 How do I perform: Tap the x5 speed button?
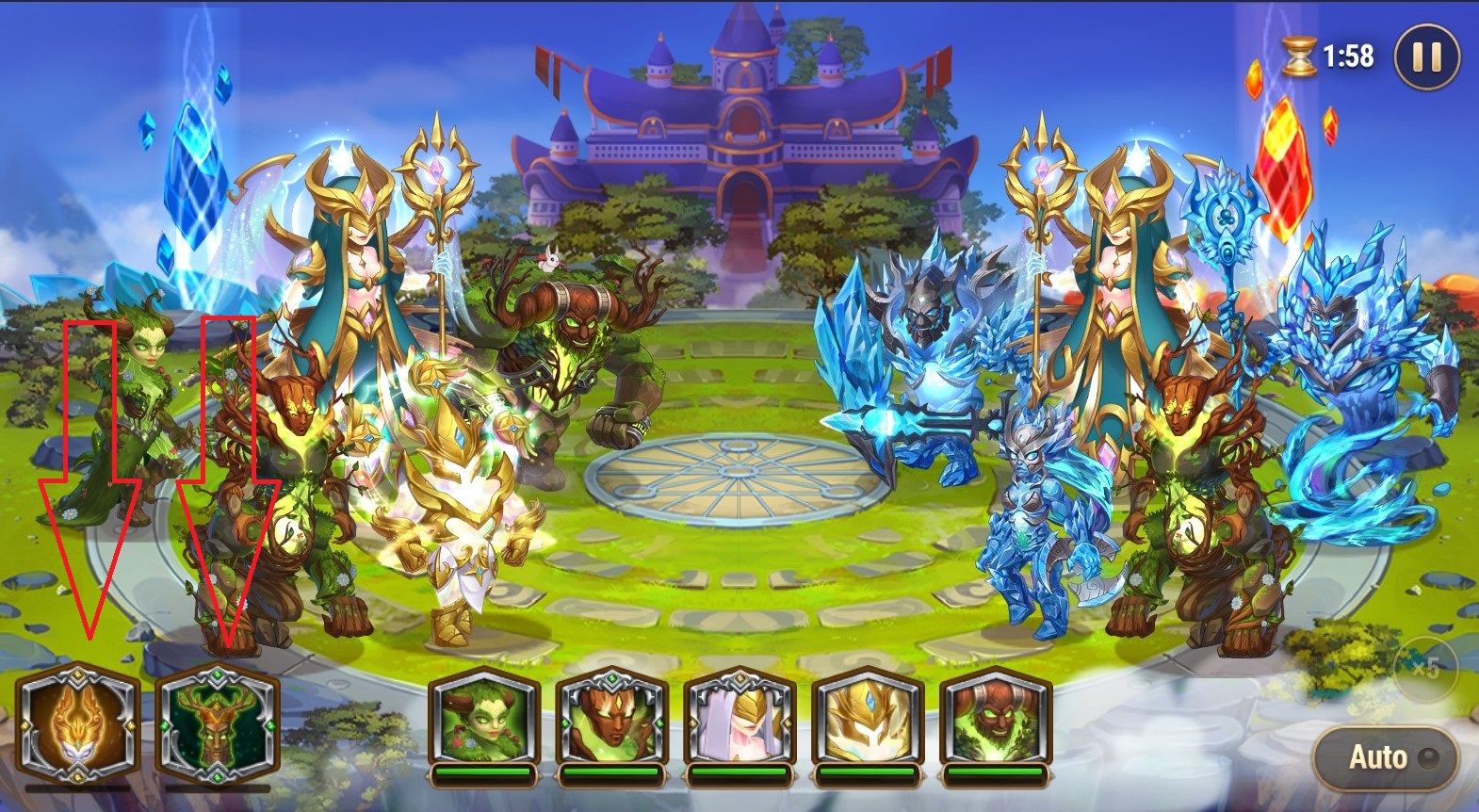(1425, 668)
